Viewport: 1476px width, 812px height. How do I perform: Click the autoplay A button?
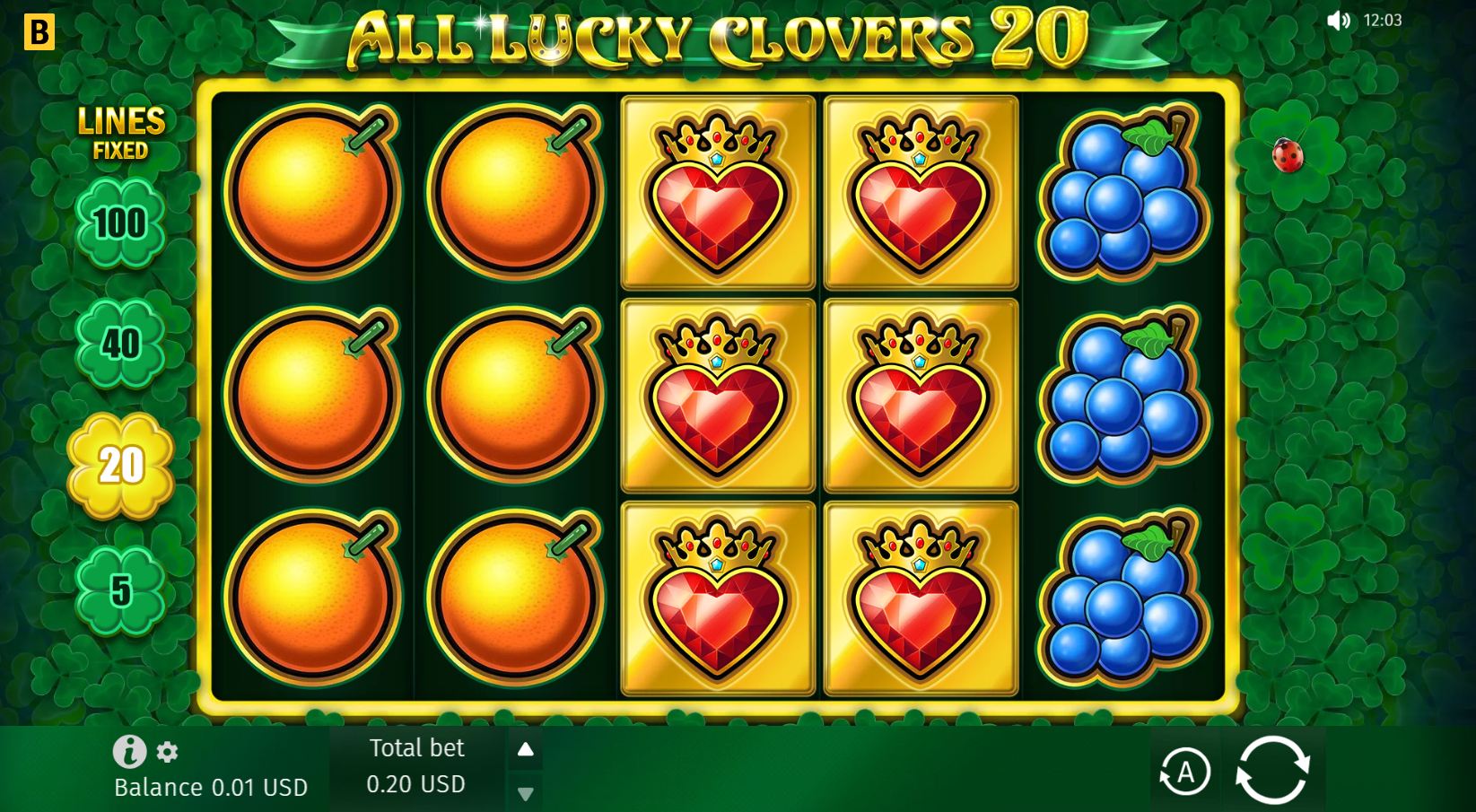(x=1186, y=770)
